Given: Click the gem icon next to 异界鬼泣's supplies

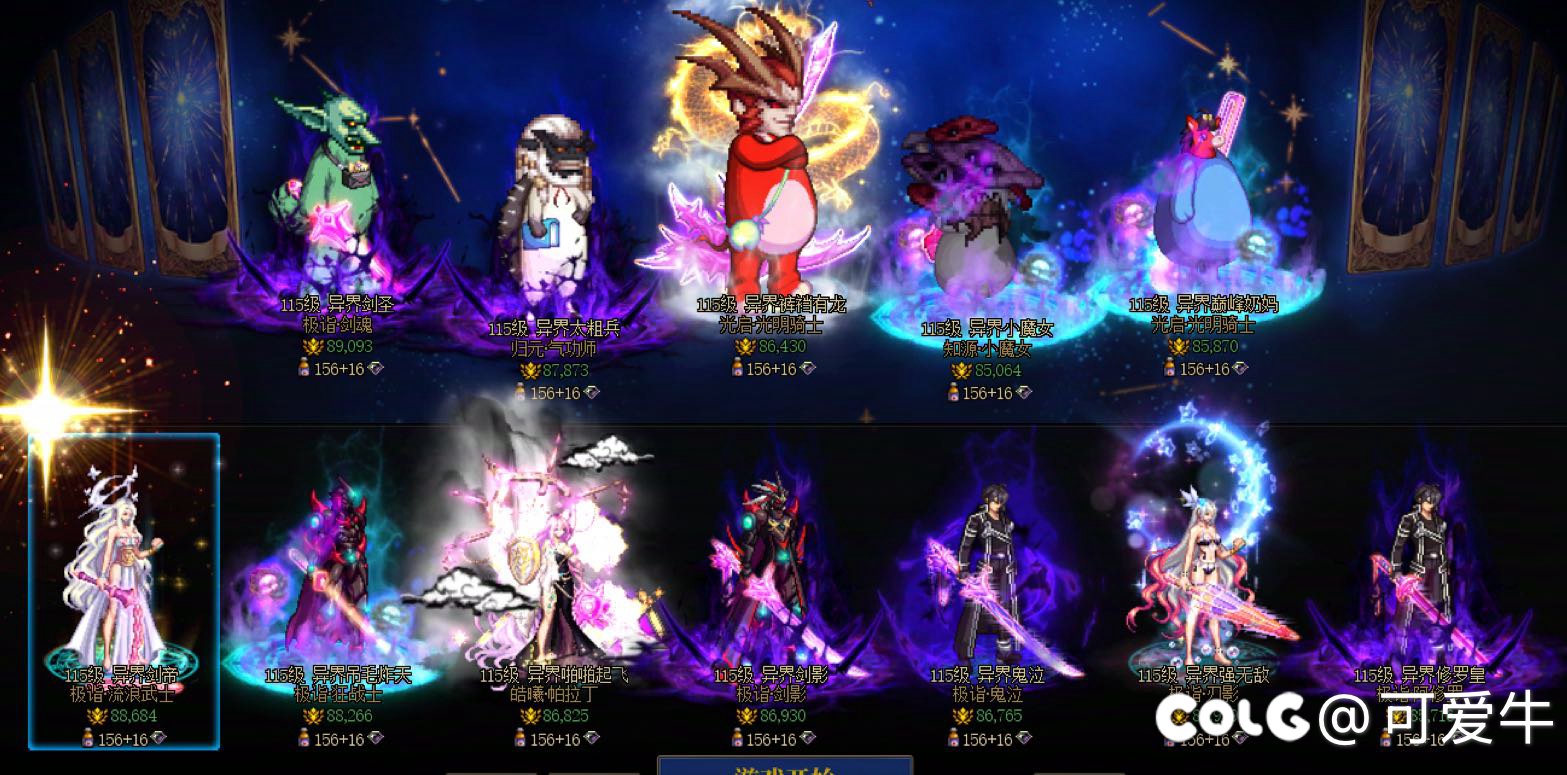Looking at the screenshot, I should [x=1024, y=740].
